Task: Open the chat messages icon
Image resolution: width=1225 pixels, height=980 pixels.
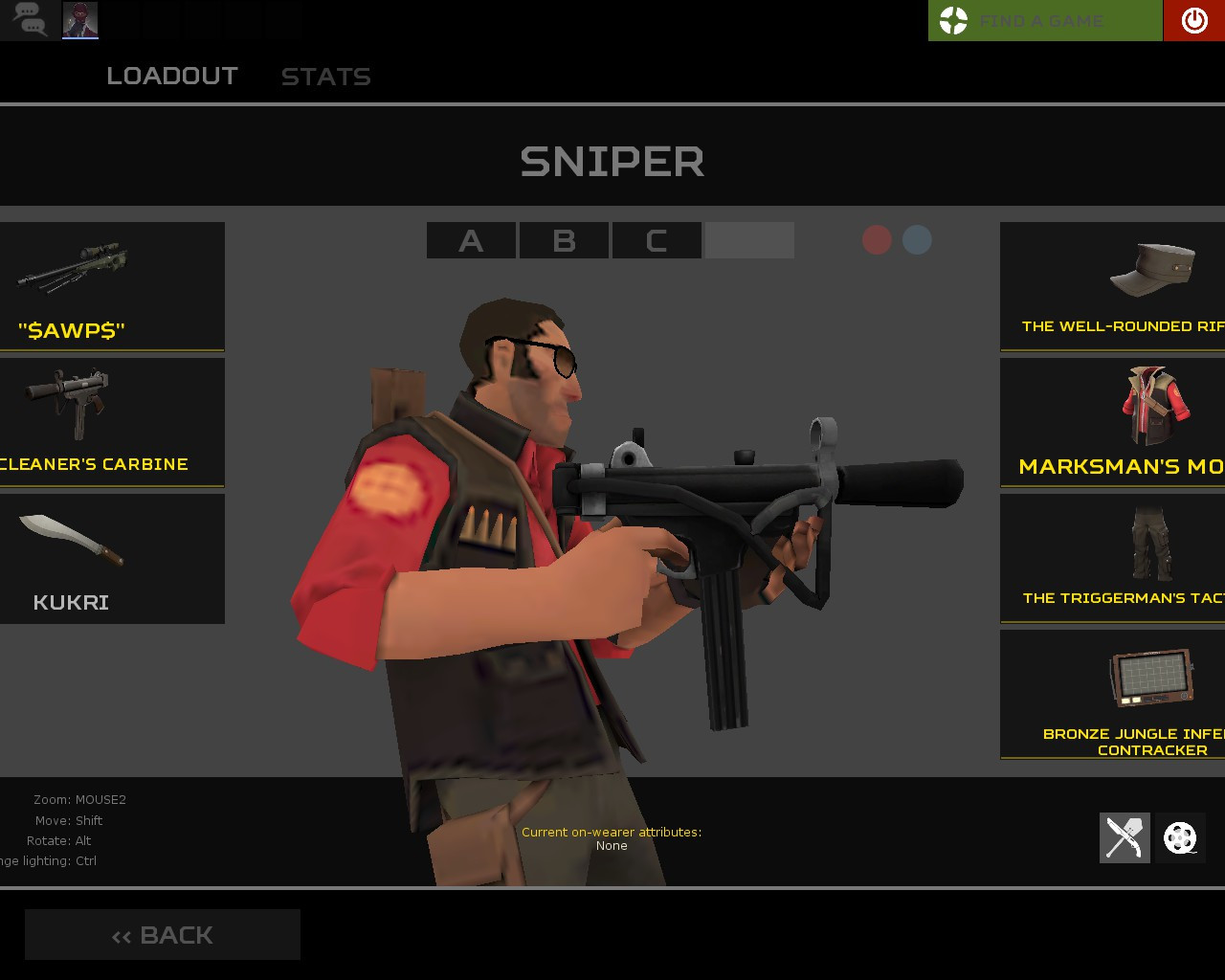Action: 29,19
